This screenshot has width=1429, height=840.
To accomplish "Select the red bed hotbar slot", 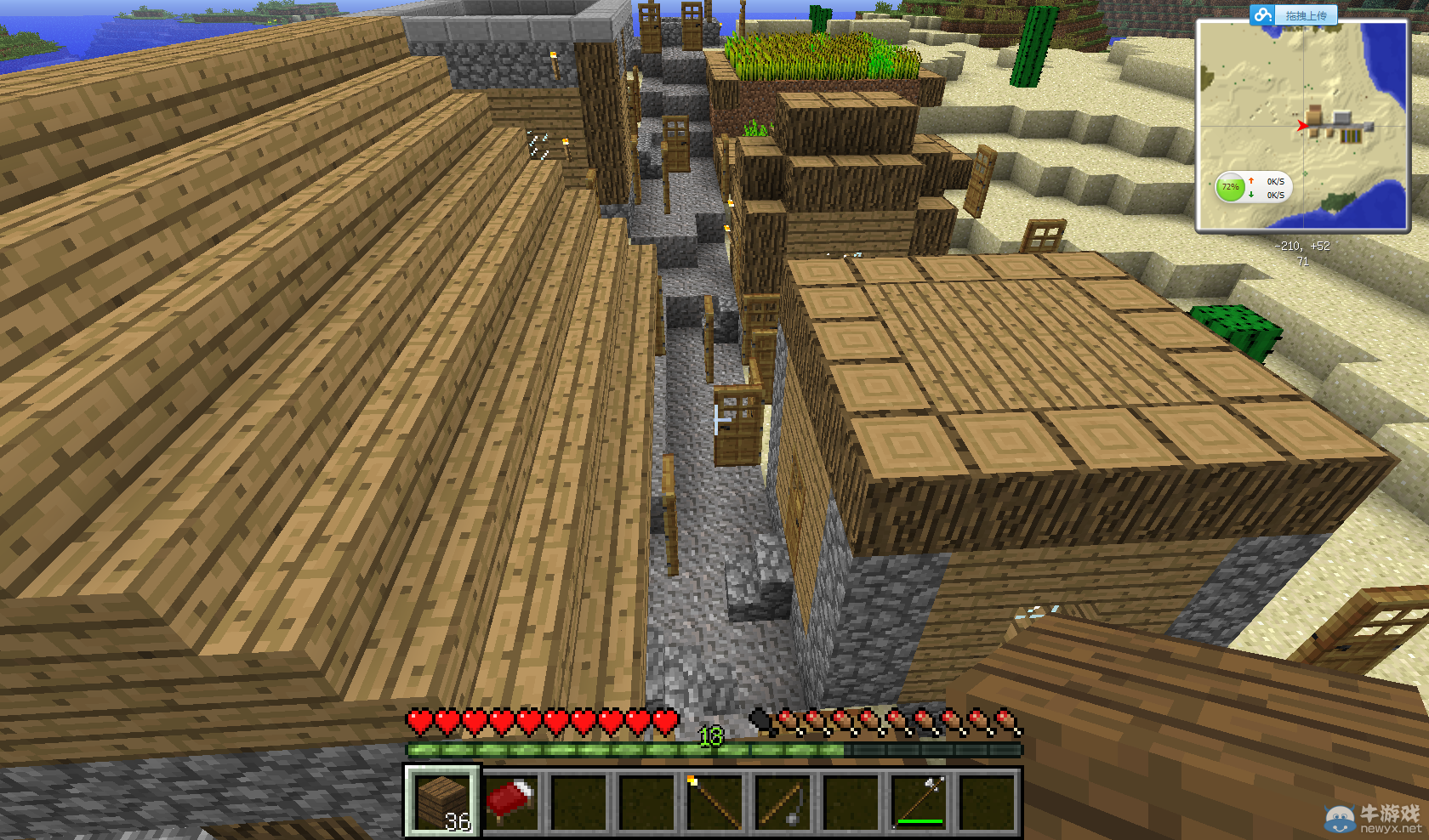I will [510, 801].
